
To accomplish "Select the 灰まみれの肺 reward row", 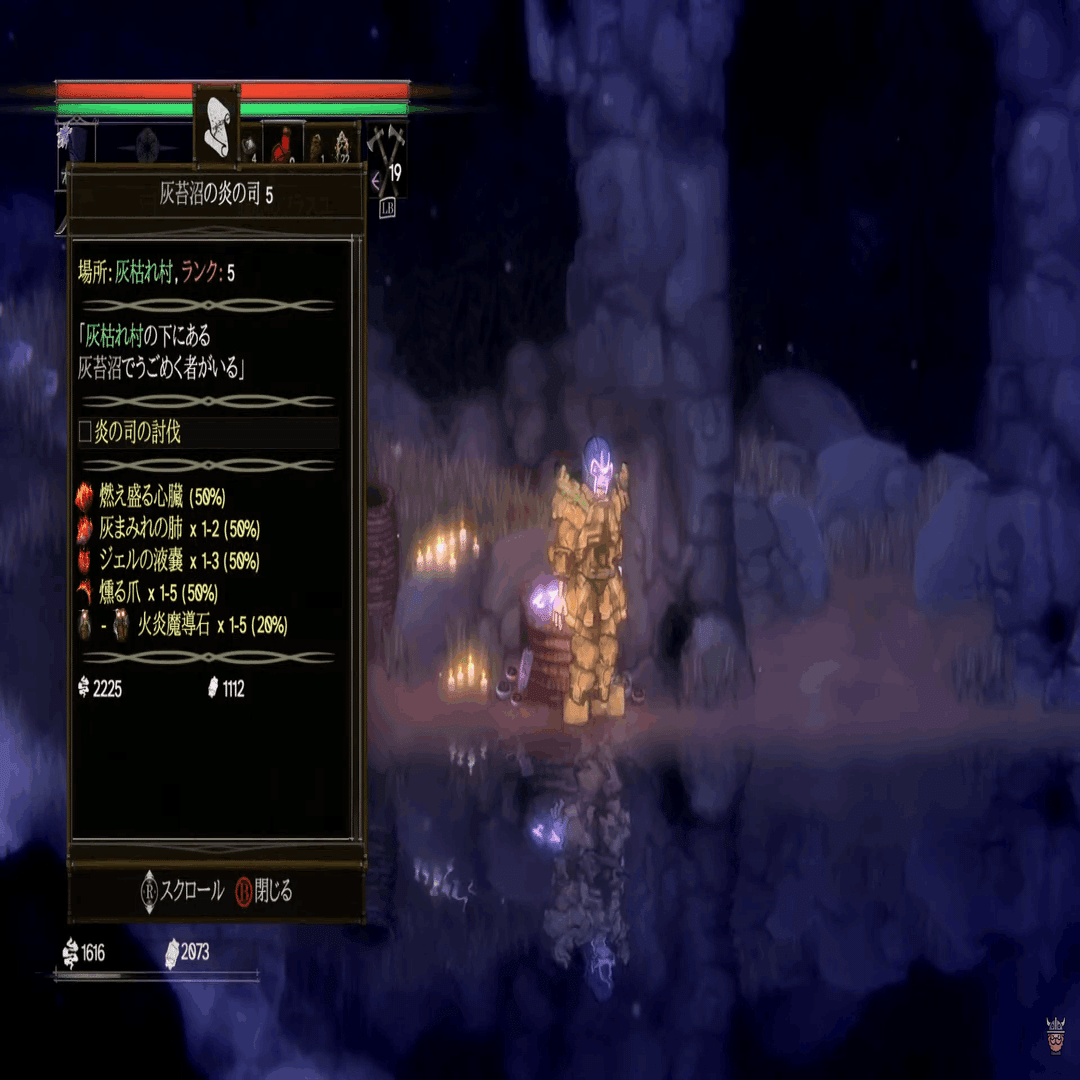I will pyautogui.click(x=168, y=529).
